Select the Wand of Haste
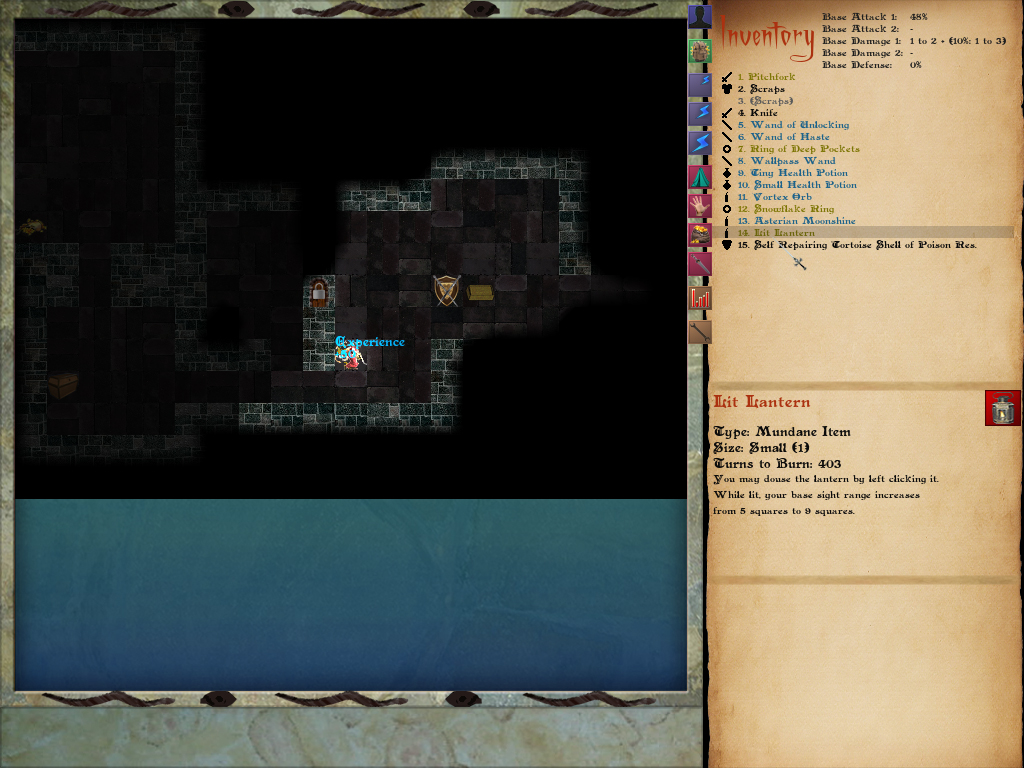This screenshot has width=1024, height=768. (789, 137)
